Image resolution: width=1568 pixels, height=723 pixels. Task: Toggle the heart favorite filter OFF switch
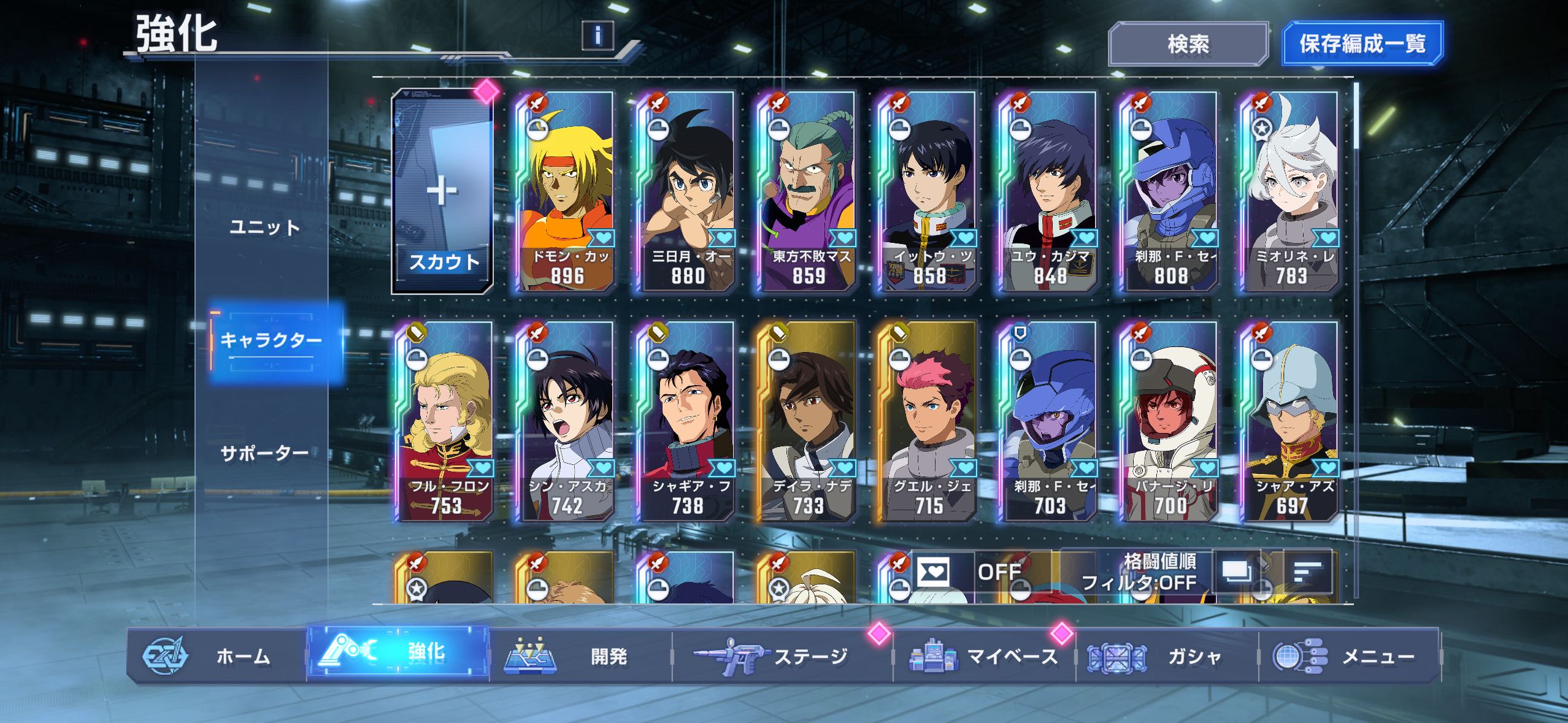click(x=978, y=573)
